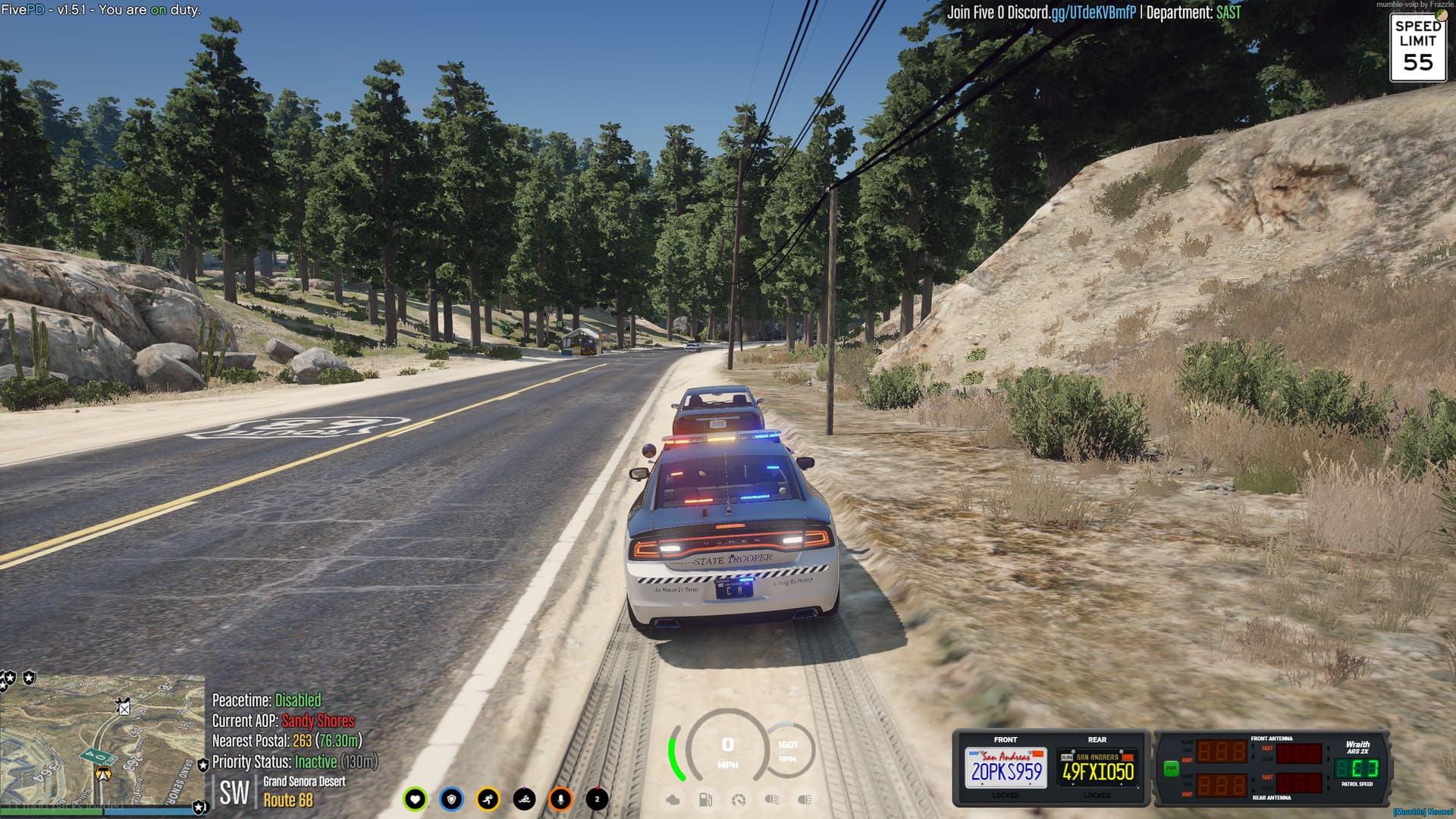The image size is (1456, 819).
Task: Click the XMT label on the front antenna
Action: 1187,760
